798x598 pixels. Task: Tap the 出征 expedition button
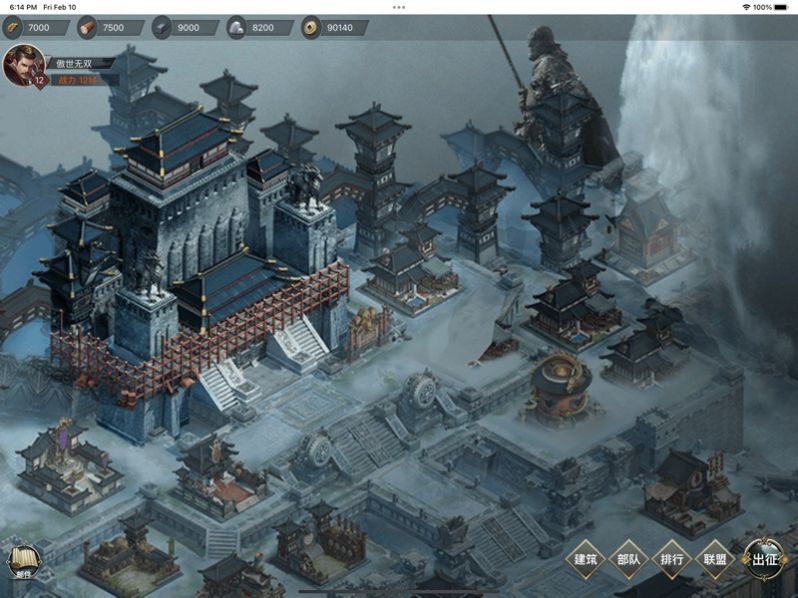tap(765, 559)
